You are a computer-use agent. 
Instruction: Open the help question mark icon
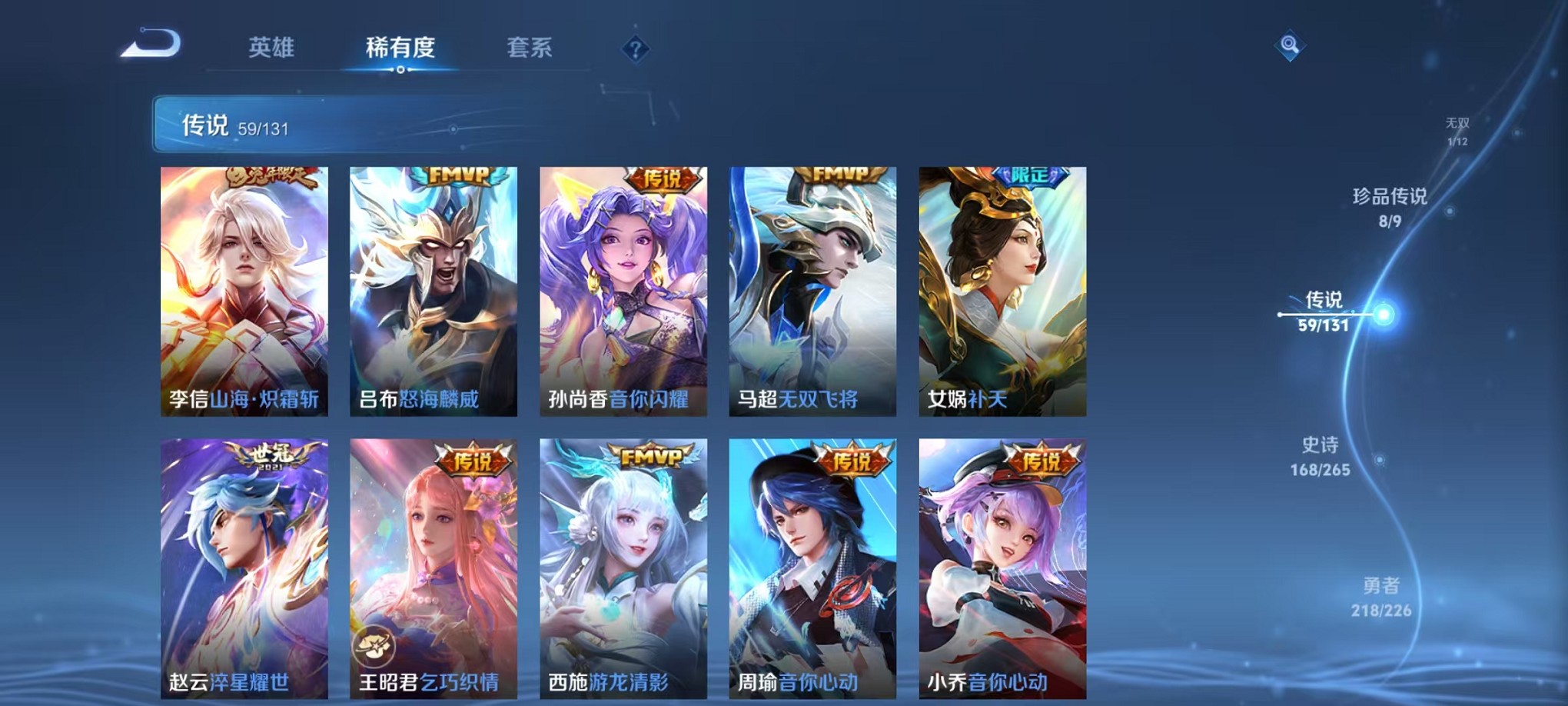point(633,48)
